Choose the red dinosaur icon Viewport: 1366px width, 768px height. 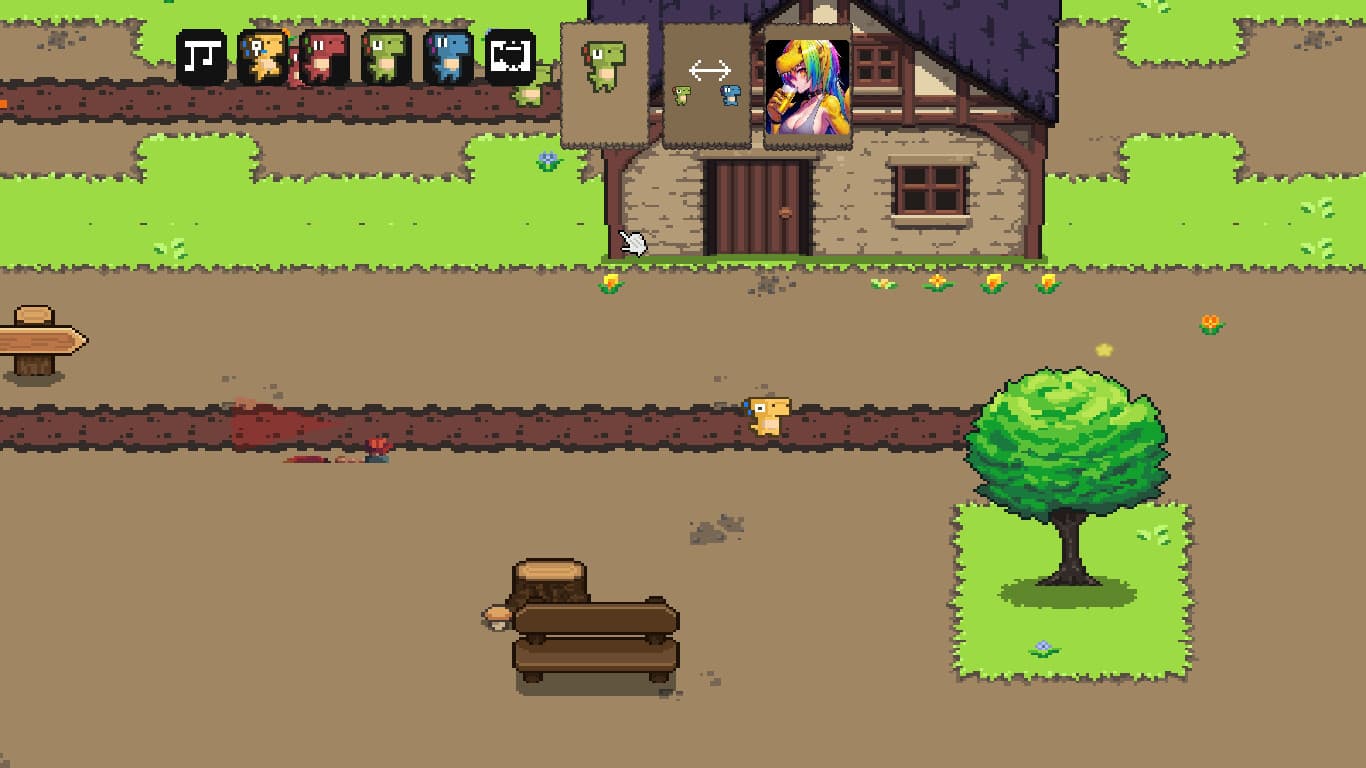[324, 57]
